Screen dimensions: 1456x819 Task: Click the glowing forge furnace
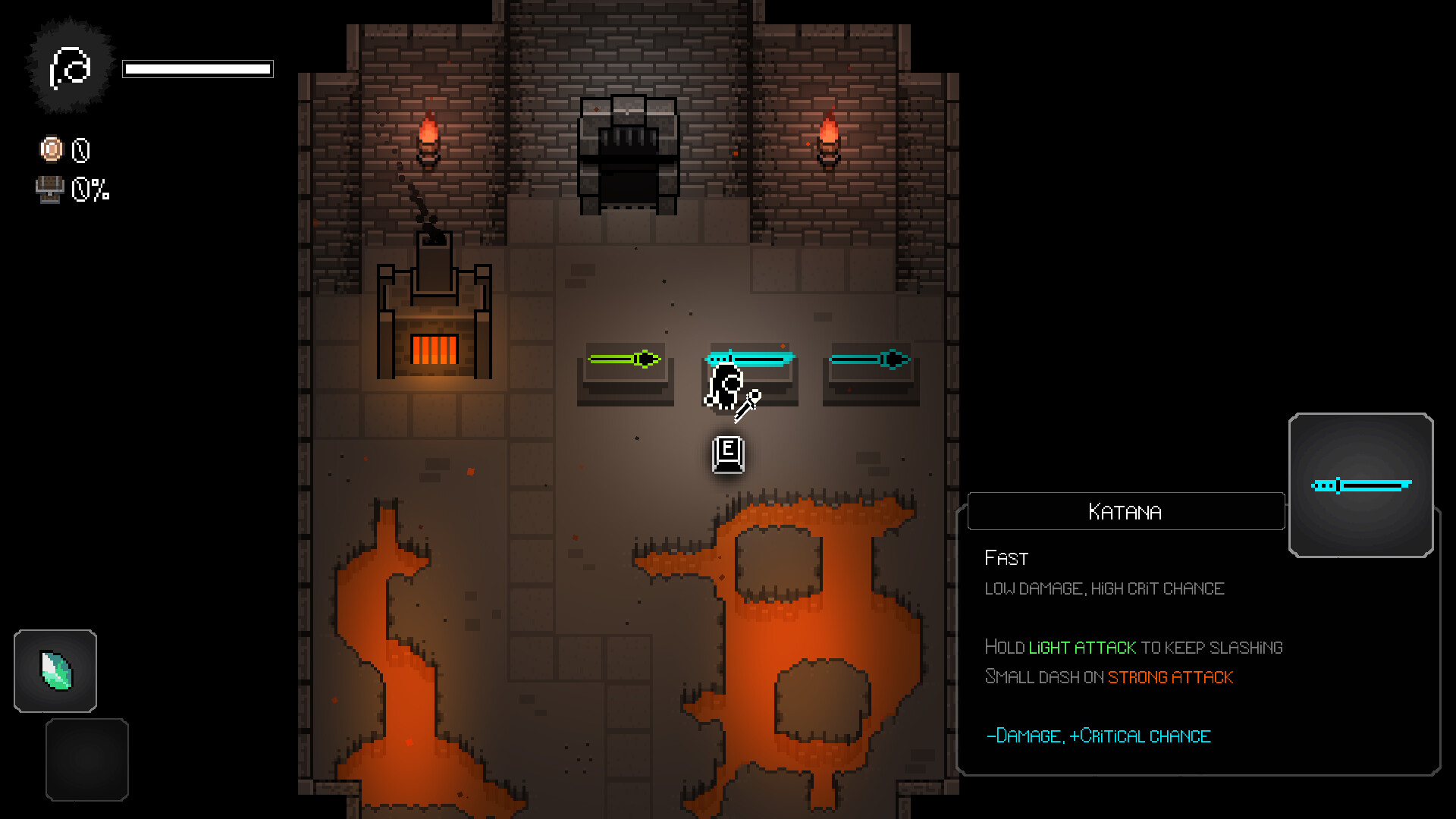tap(435, 350)
